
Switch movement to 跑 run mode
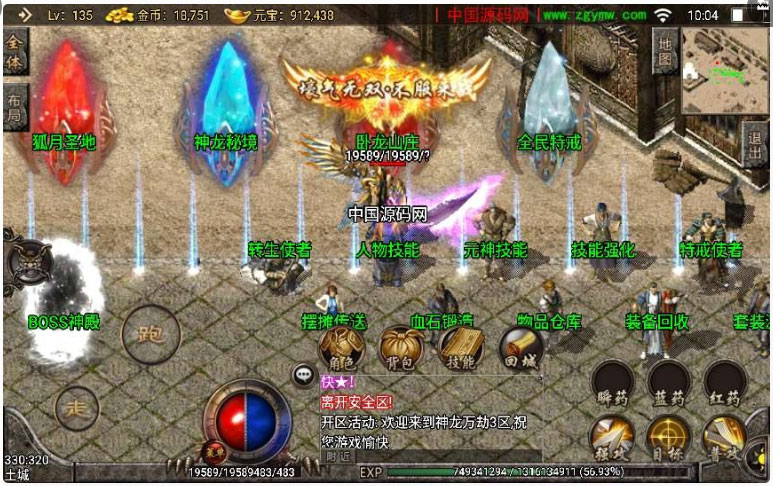150,335
